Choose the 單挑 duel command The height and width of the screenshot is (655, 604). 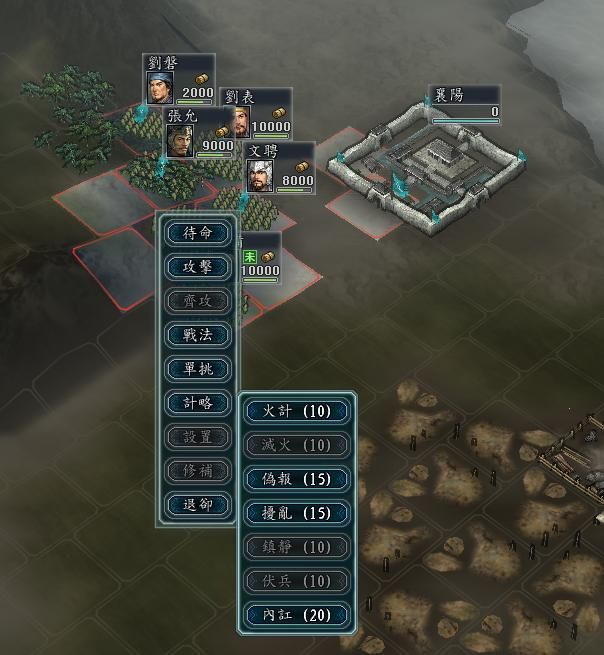coord(198,369)
